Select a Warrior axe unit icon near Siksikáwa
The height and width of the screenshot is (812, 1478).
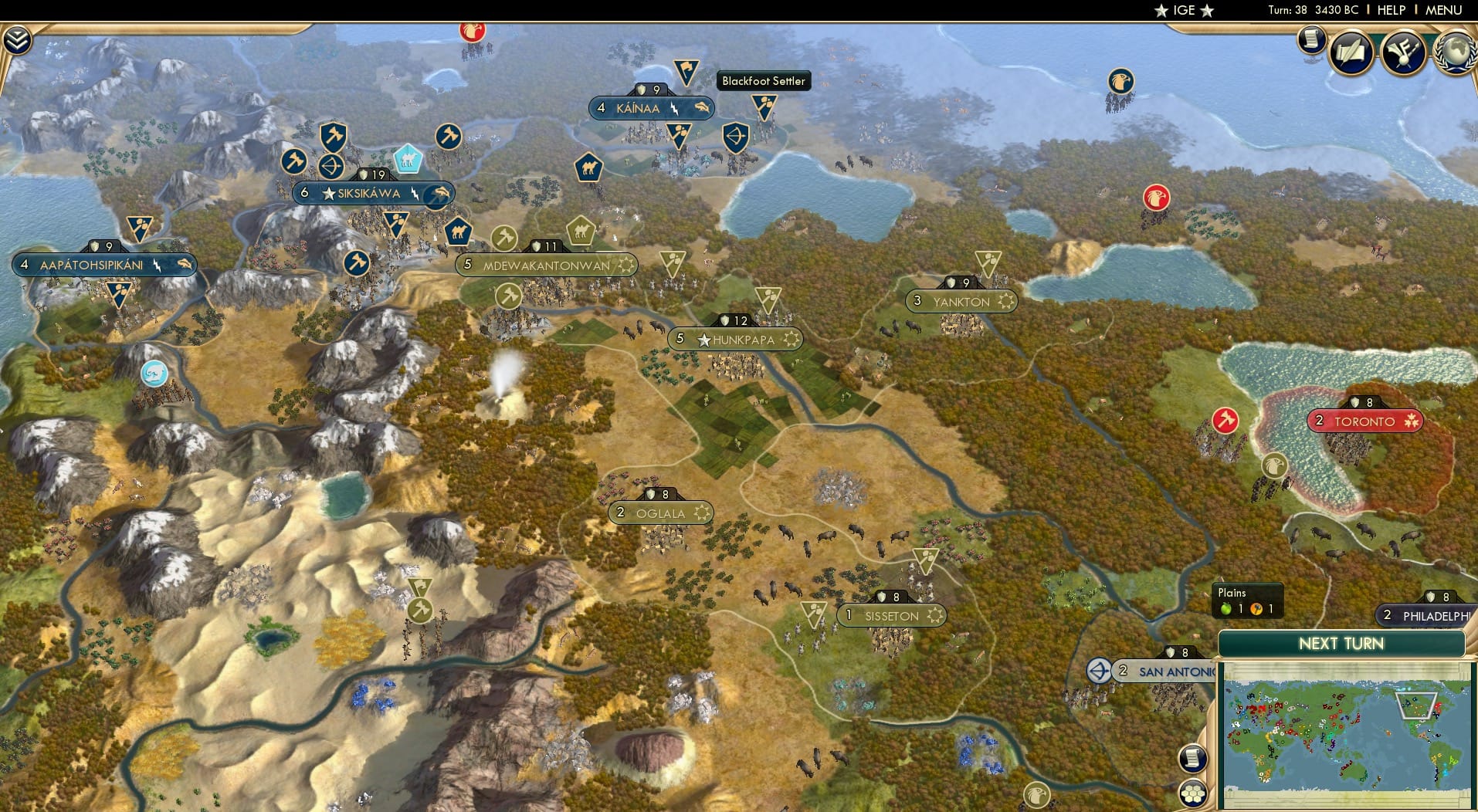click(x=331, y=137)
